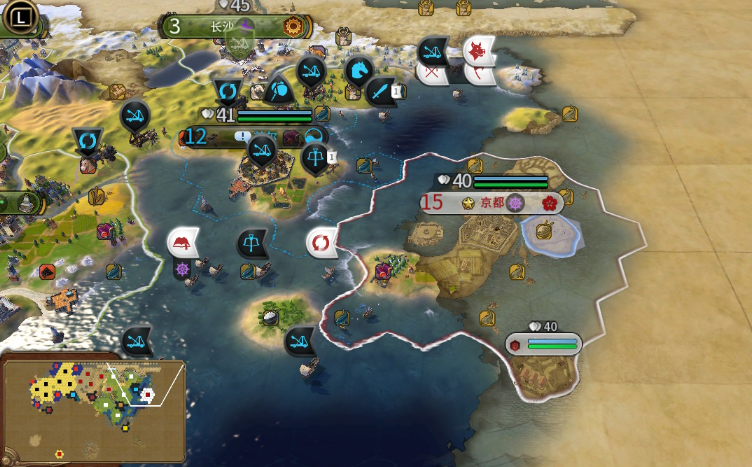Choose the white flag with red boar
The height and width of the screenshot is (467, 752).
click(x=479, y=49)
